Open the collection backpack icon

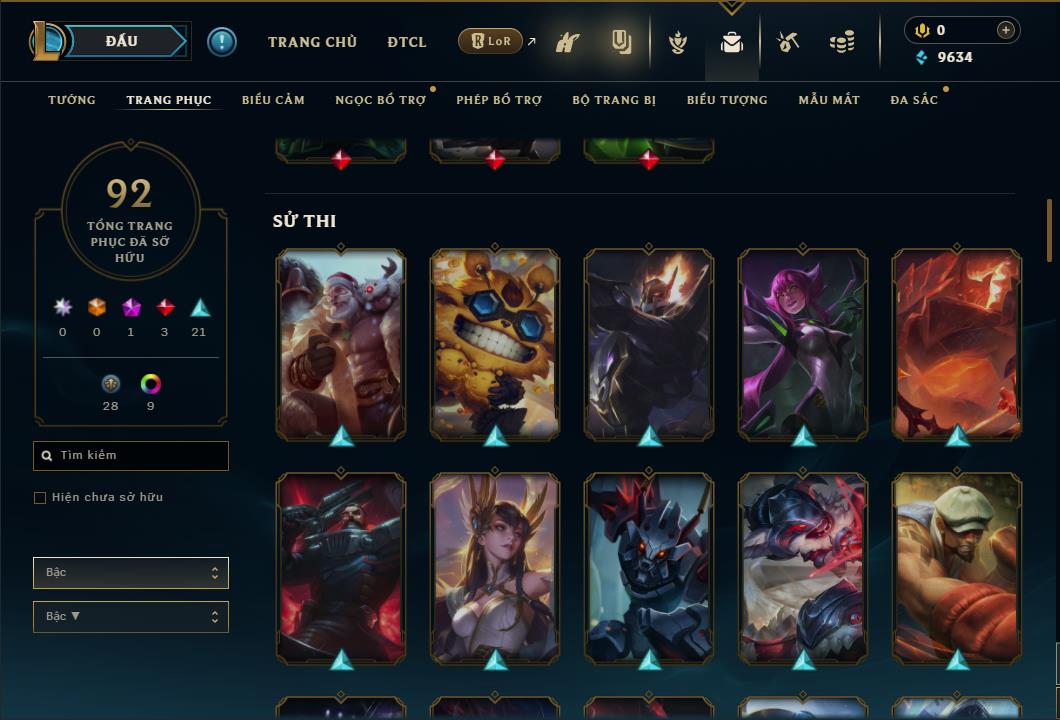click(732, 43)
